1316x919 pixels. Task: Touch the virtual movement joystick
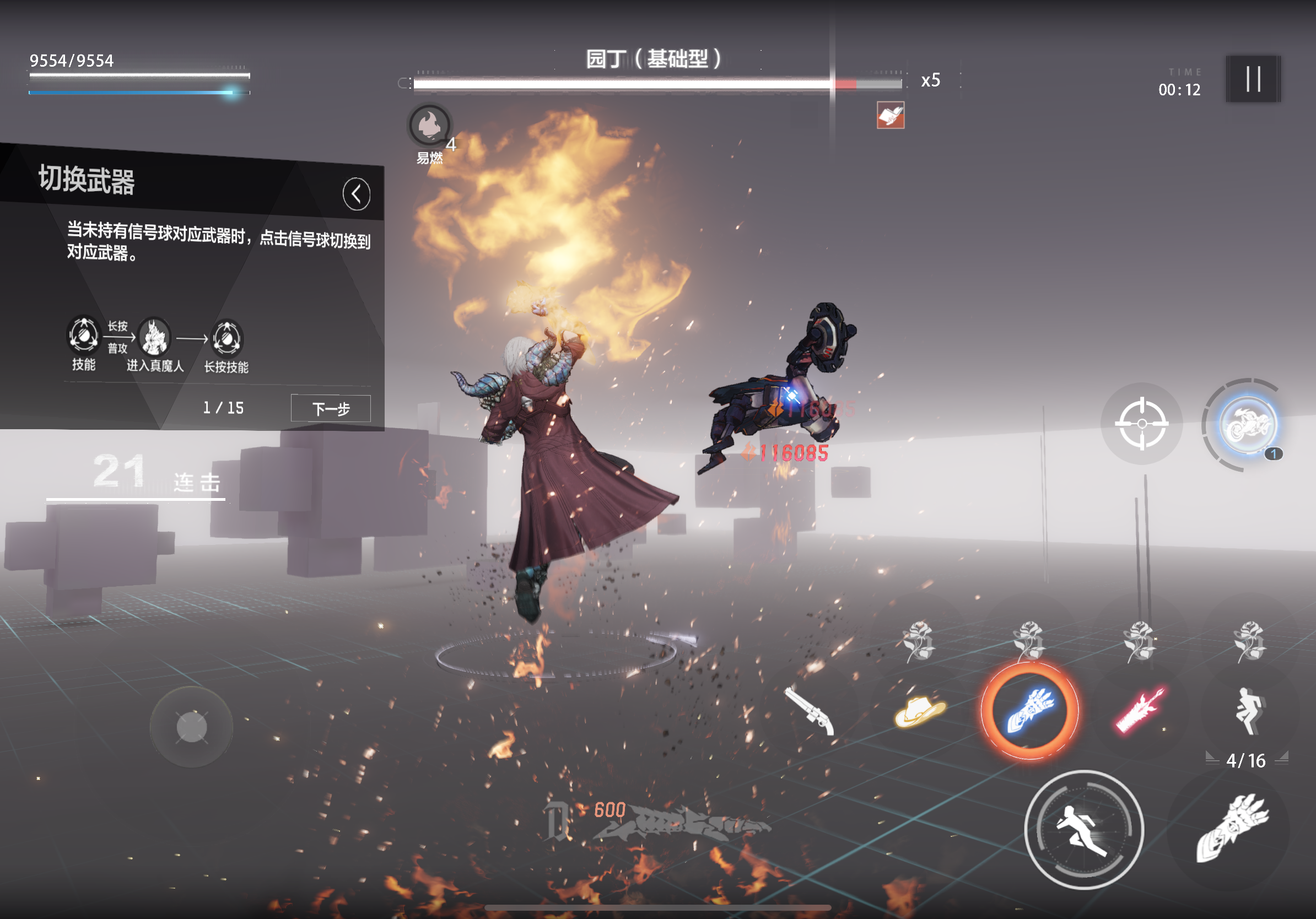point(191,728)
